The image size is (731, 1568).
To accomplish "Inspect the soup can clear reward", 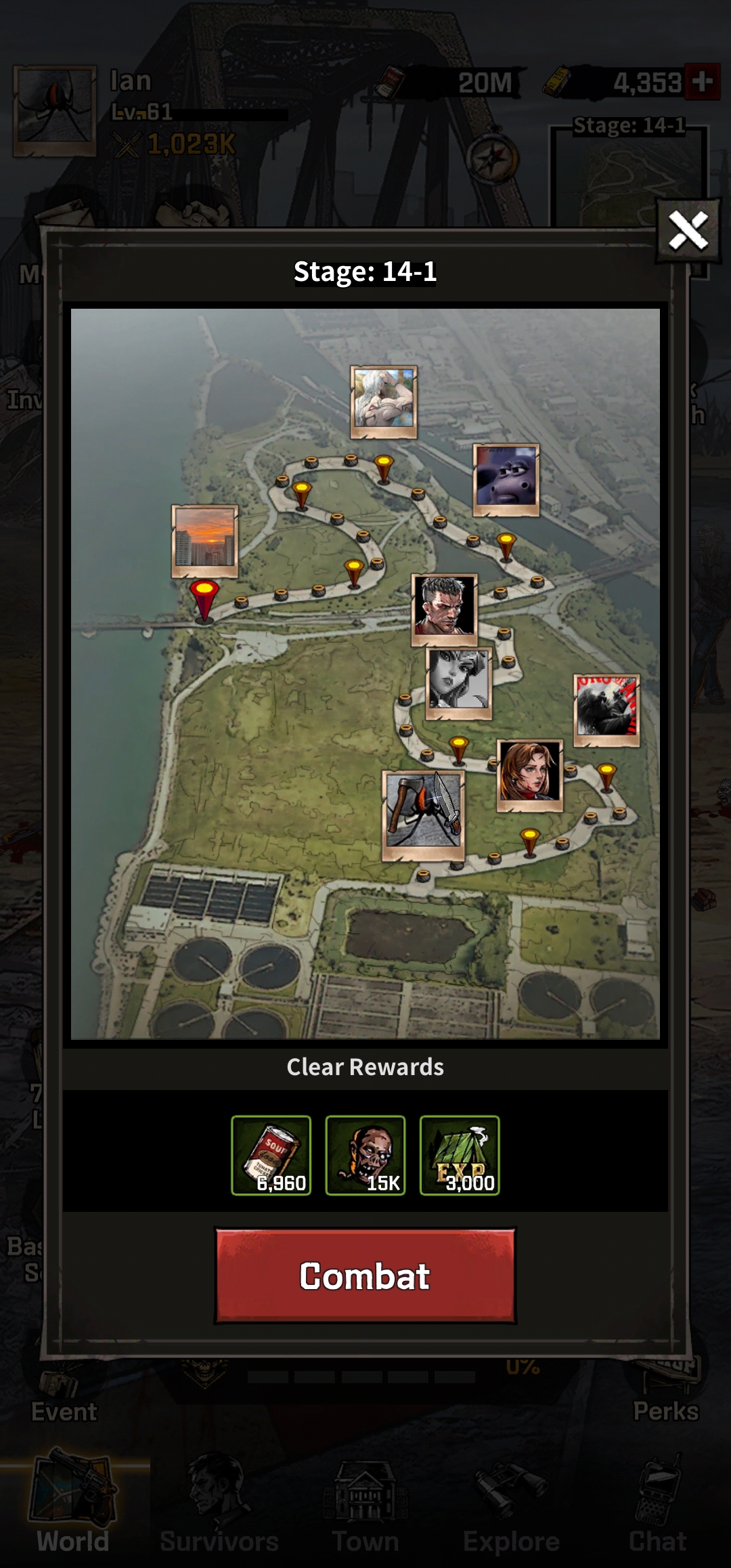I will [x=271, y=1155].
